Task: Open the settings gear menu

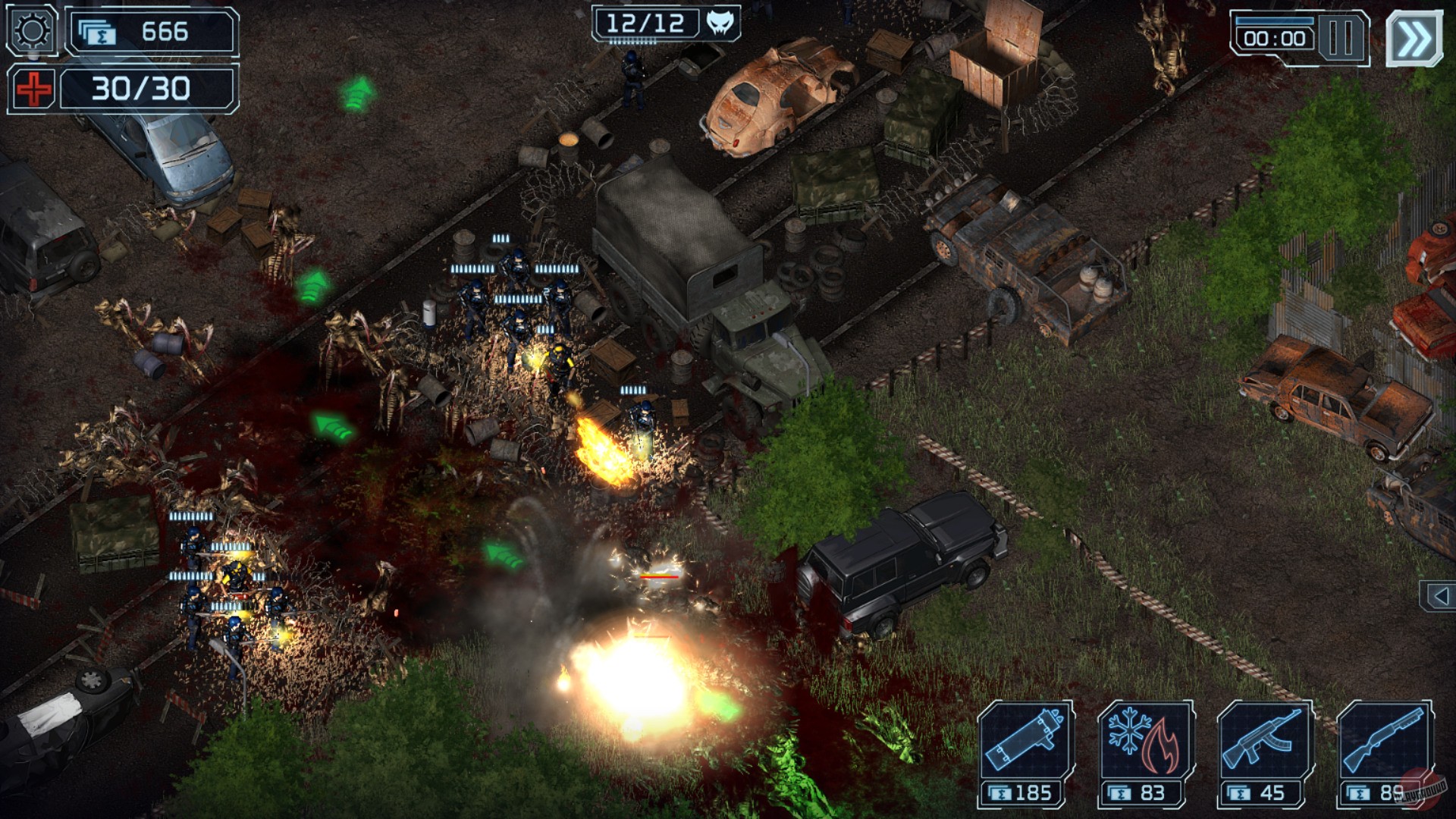Action: click(30, 32)
